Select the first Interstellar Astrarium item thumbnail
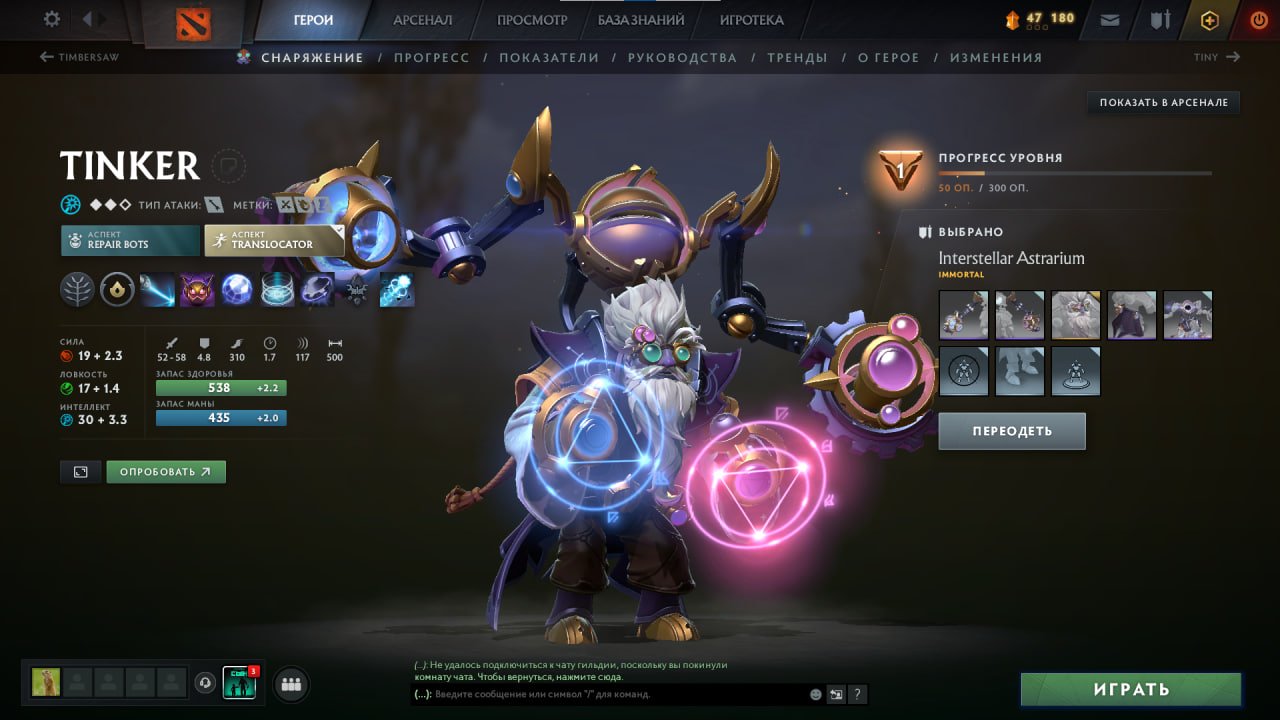Viewport: 1280px width, 720px height. [x=963, y=315]
